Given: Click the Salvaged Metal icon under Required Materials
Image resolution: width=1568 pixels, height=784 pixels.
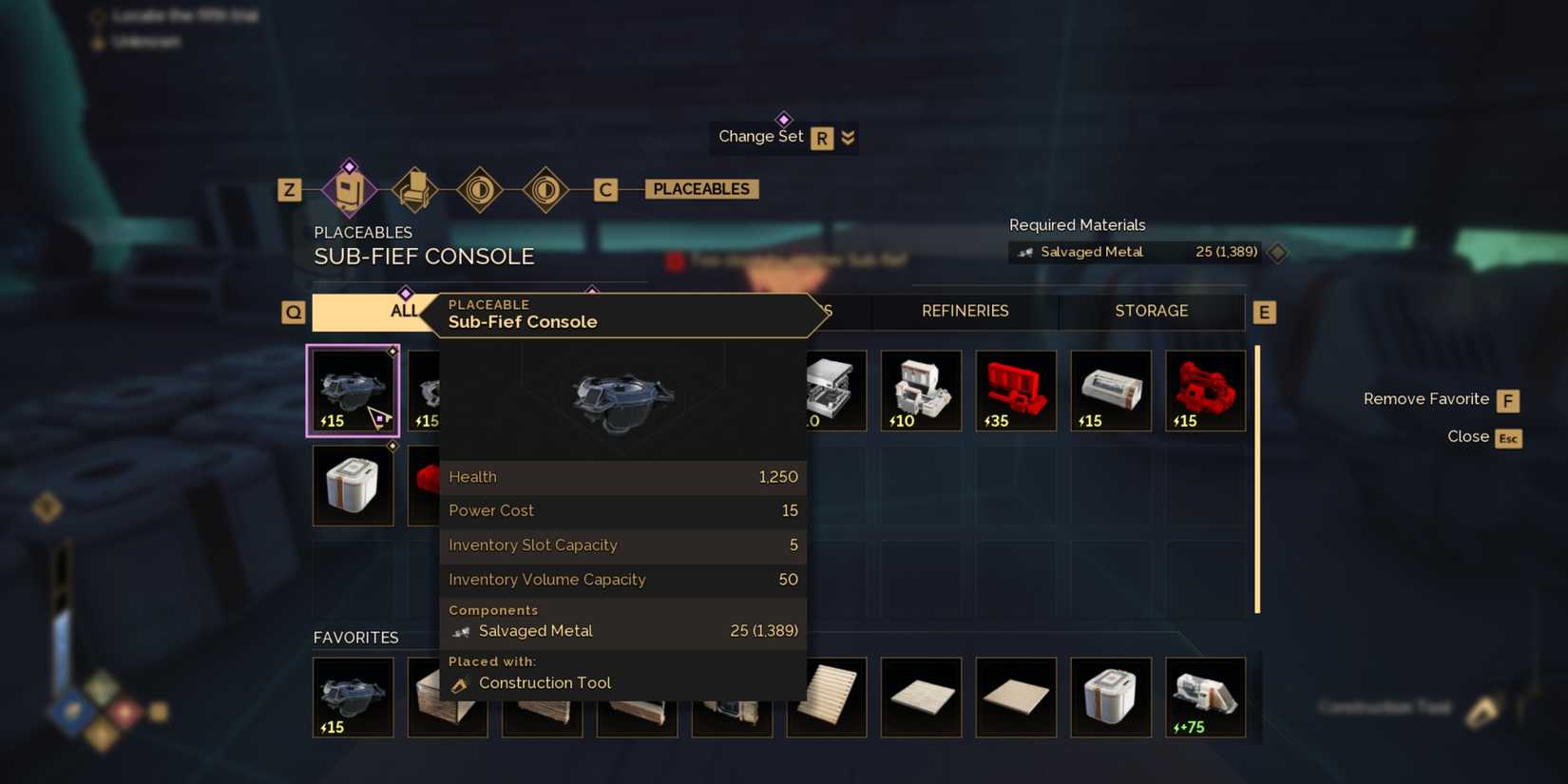Looking at the screenshot, I should coord(1026,252).
